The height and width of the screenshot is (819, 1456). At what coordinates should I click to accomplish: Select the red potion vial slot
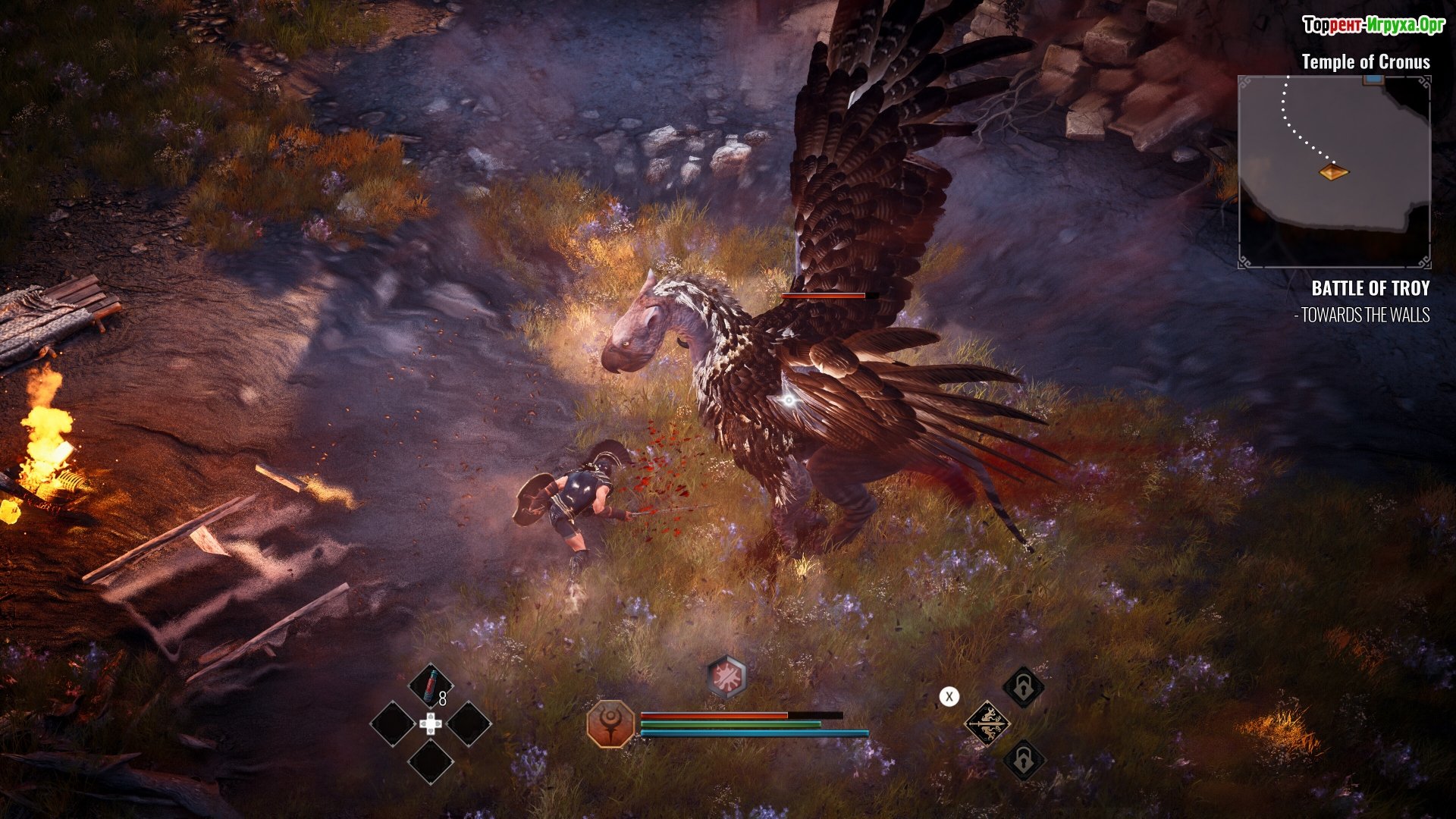click(430, 686)
